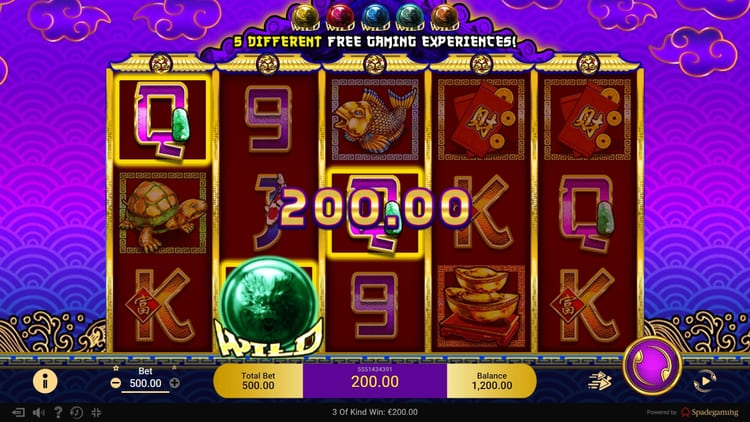This screenshot has width=750, height=422.
Task: Start autoplay spins
Action: (705, 379)
